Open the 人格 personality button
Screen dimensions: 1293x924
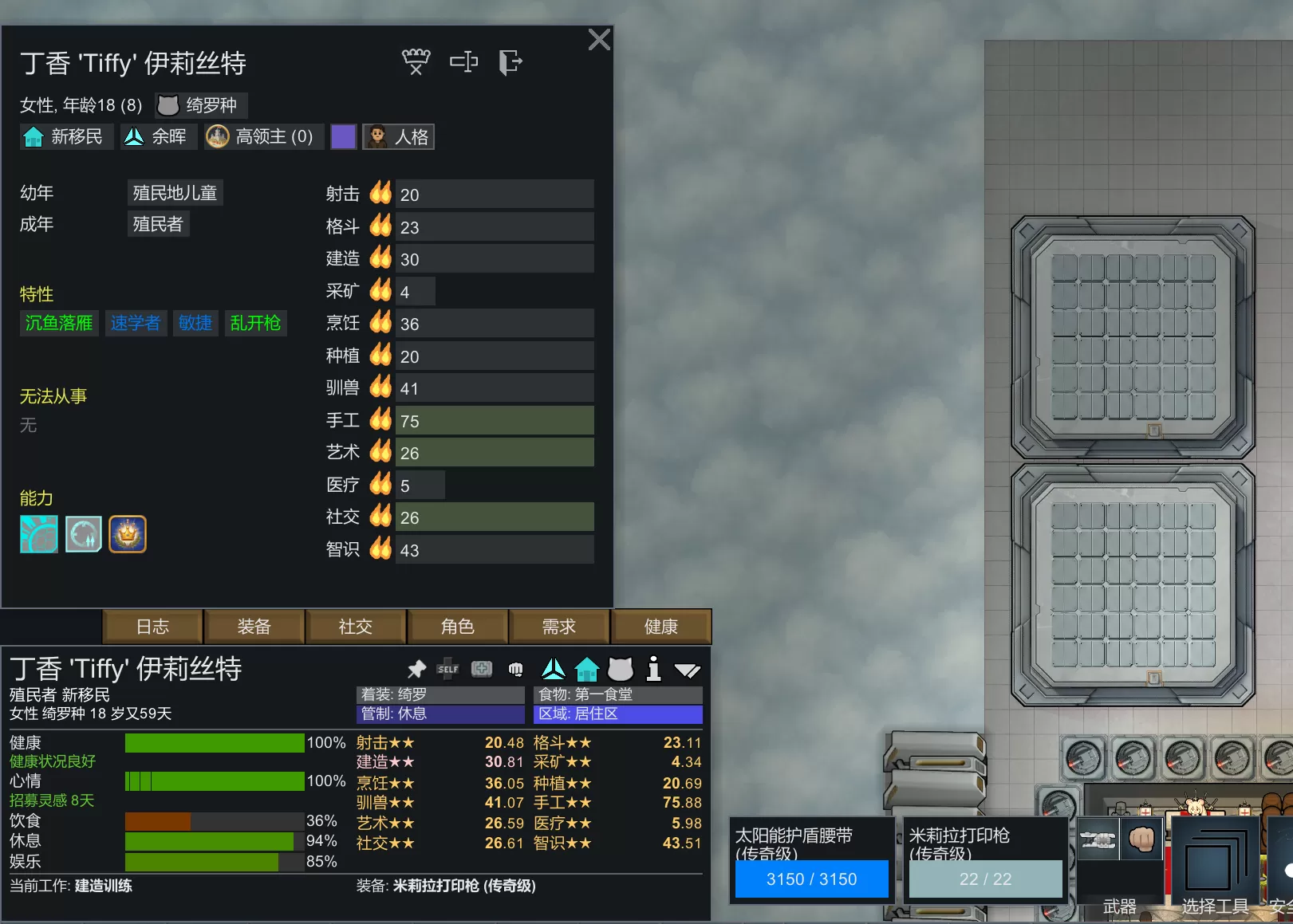(399, 137)
